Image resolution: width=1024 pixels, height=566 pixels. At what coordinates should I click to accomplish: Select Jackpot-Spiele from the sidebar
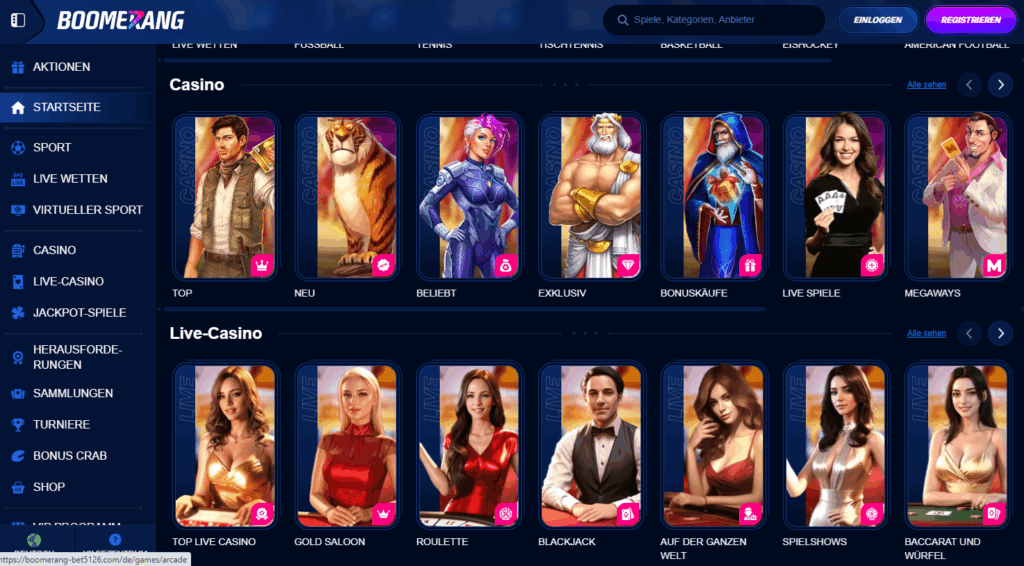pos(79,313)
